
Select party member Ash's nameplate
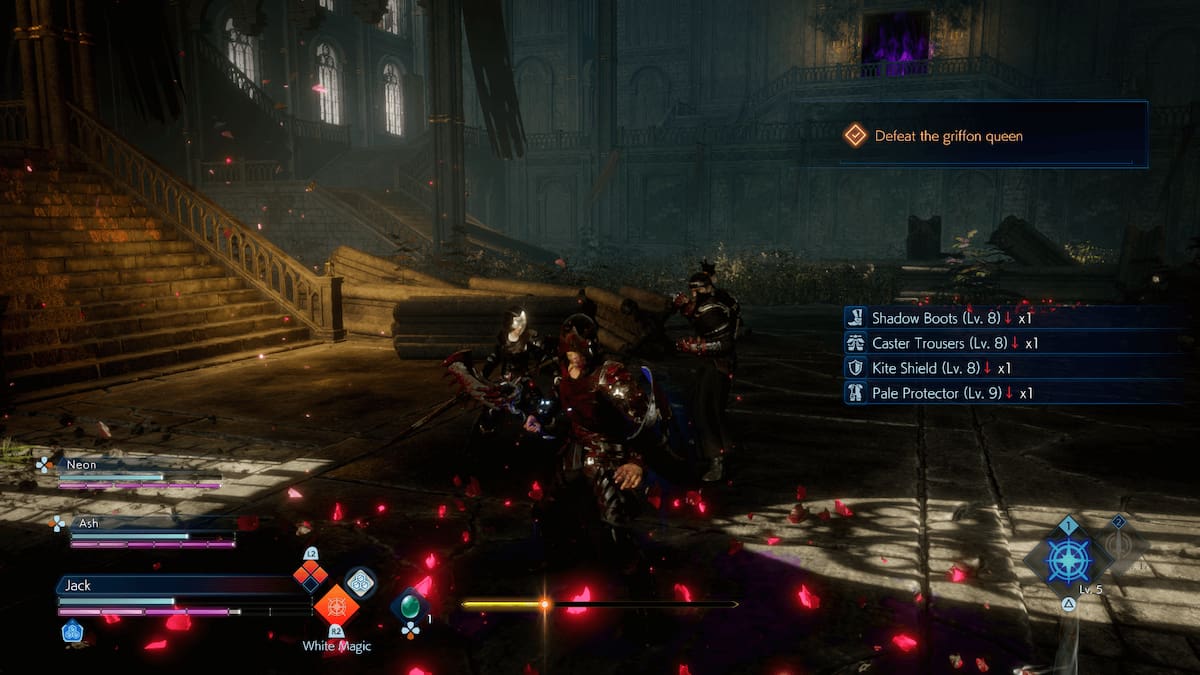91,522
